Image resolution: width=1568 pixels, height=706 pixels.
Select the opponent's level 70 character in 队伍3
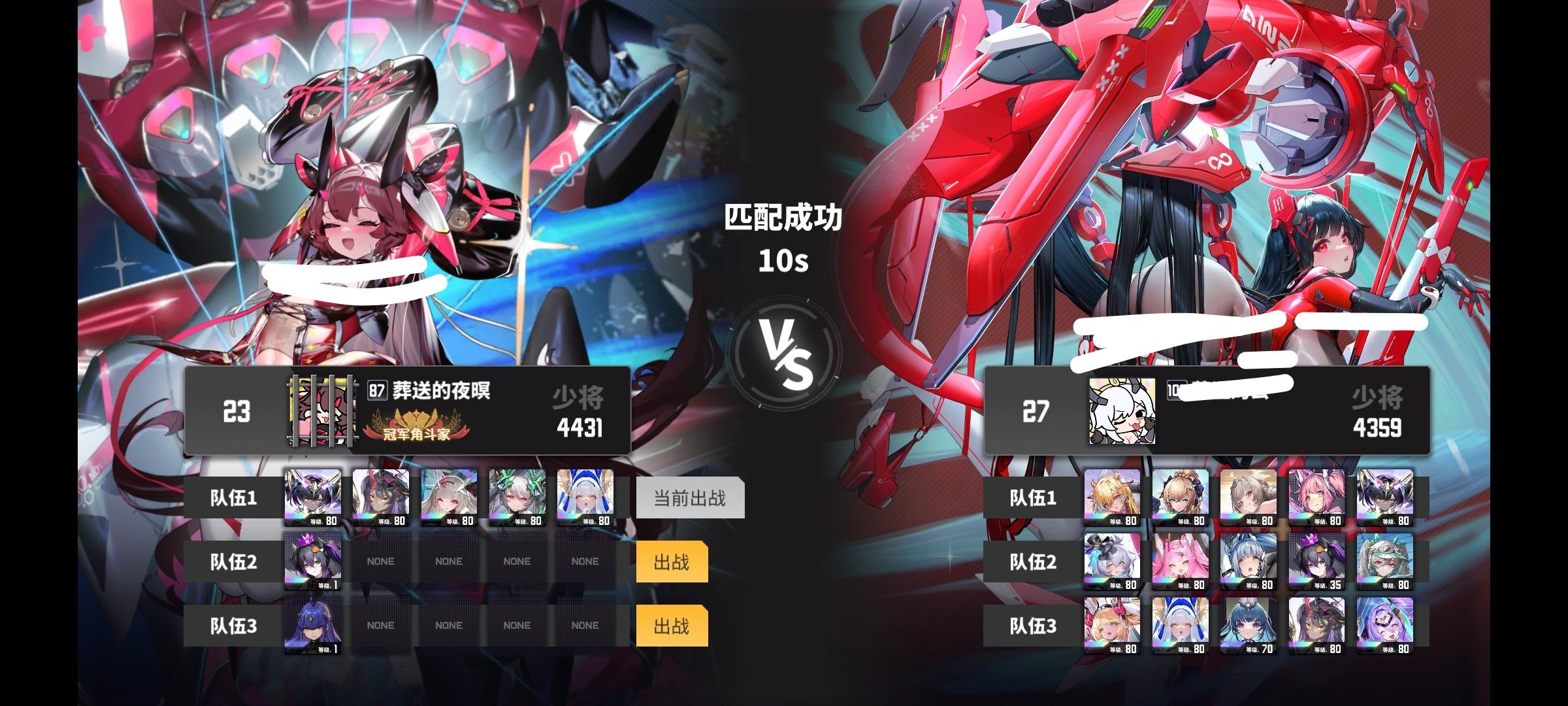tap(1249, 624)
